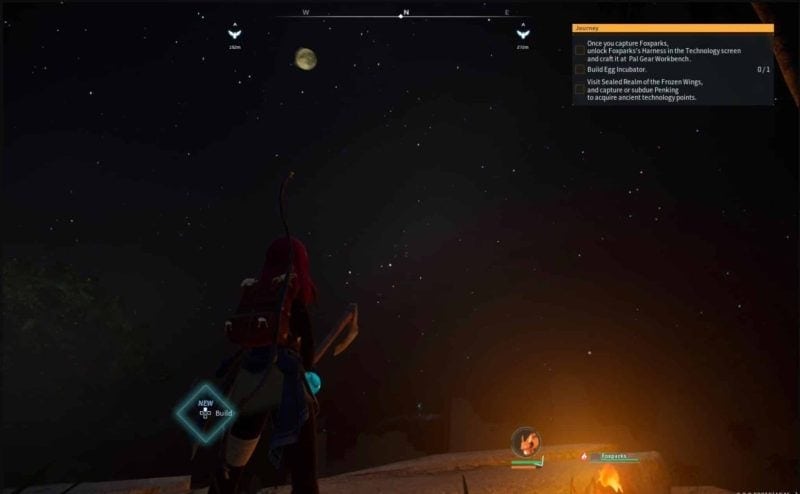Tick the Foxparks's Harness objective checkbox

pyautogui.click(x=580, y=50)
